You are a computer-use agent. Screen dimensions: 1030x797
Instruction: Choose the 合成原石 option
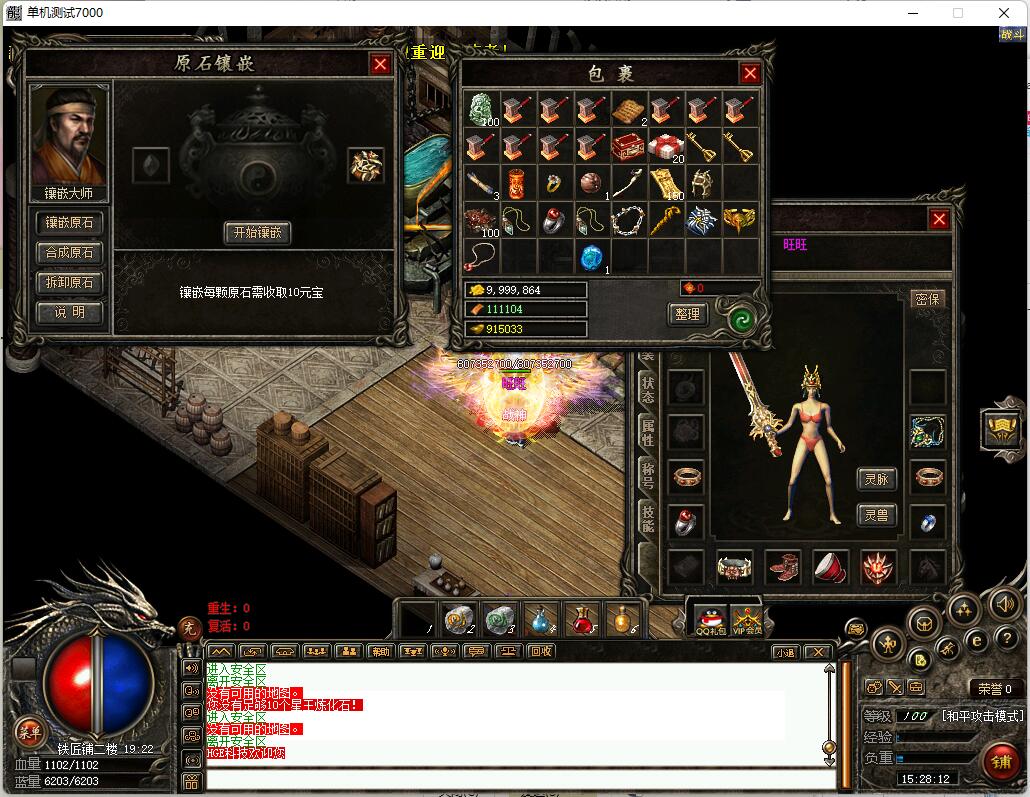[70, 253]
